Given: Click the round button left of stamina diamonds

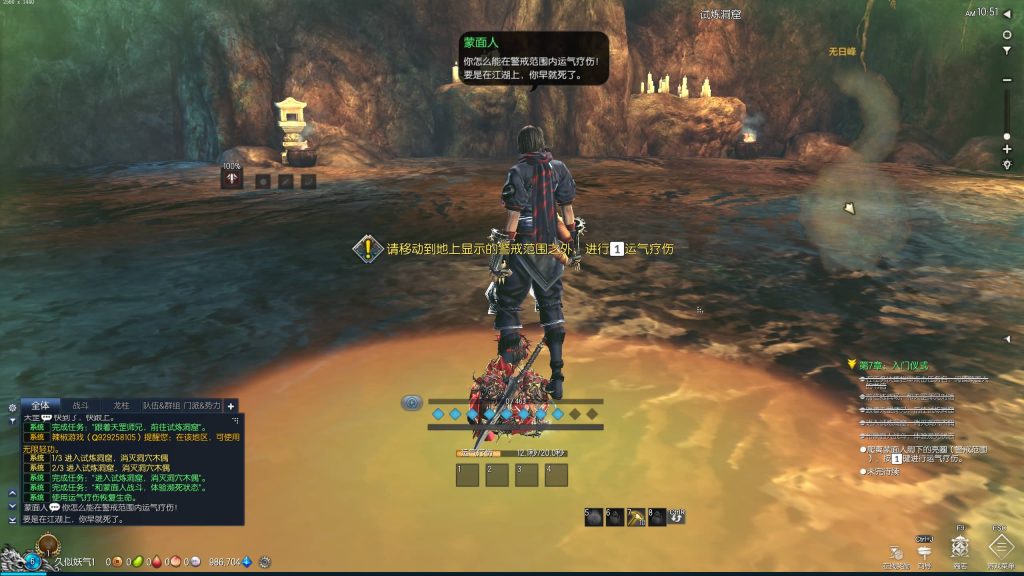Looking at the screenshot, I should (x=411, y=403).
